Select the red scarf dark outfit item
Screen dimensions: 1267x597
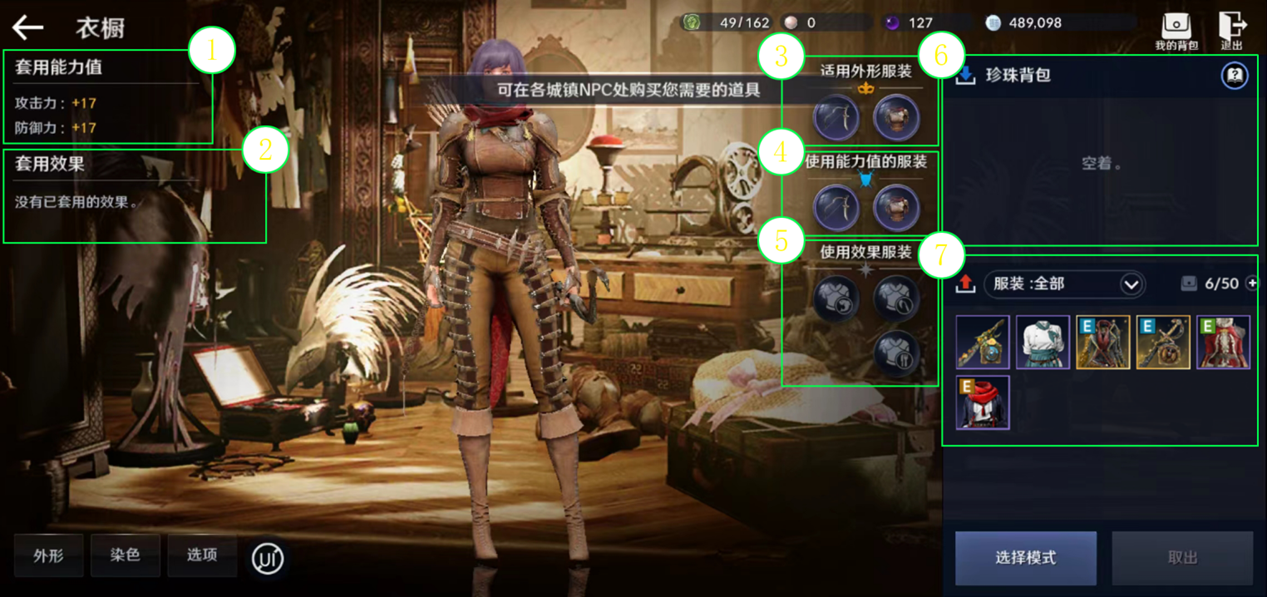pyautogui.click(x=982, y=402)
